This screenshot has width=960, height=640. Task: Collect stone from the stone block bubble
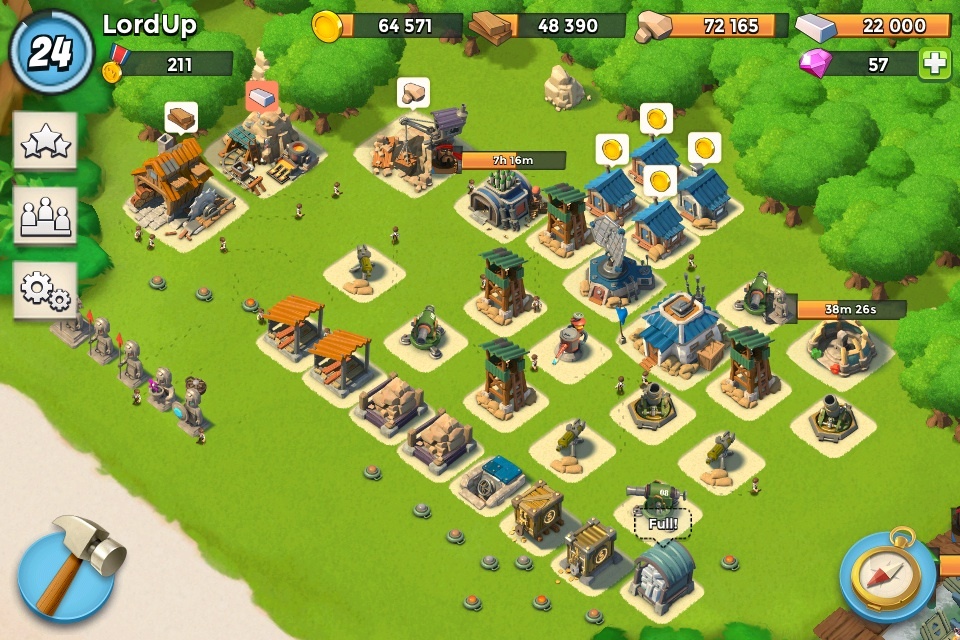[x=413, y=93]
